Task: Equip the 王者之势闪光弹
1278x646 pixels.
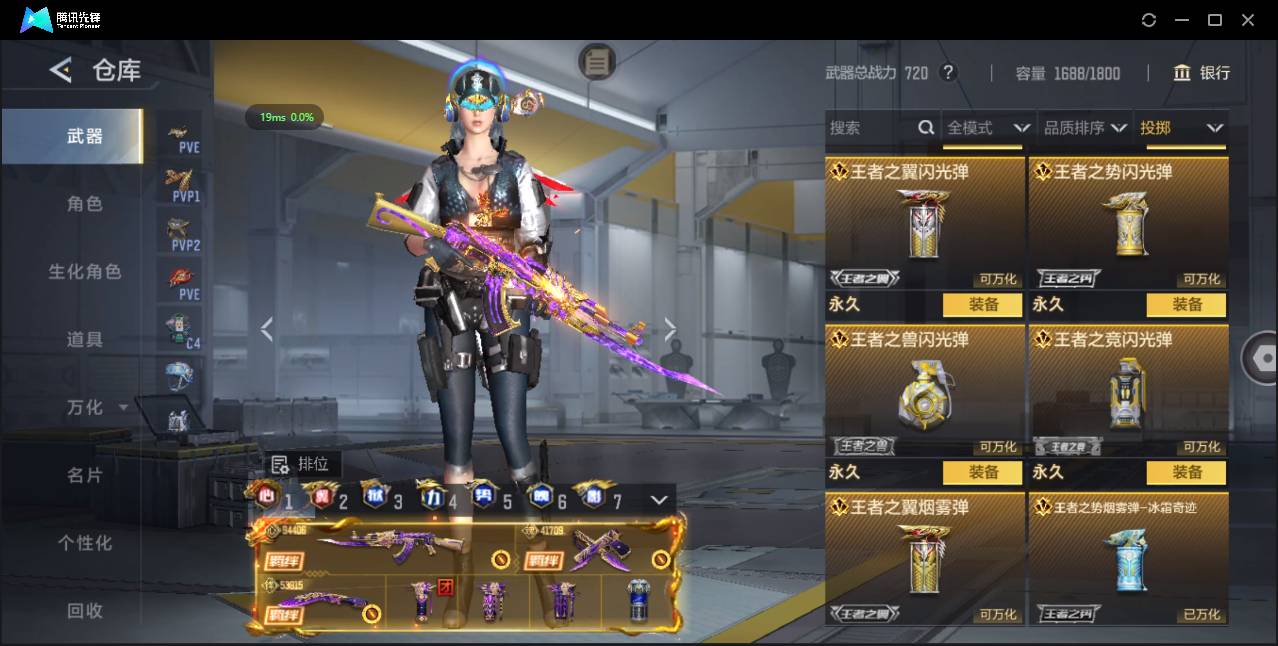Action: pyautogui.click(x=1187, y=304)
